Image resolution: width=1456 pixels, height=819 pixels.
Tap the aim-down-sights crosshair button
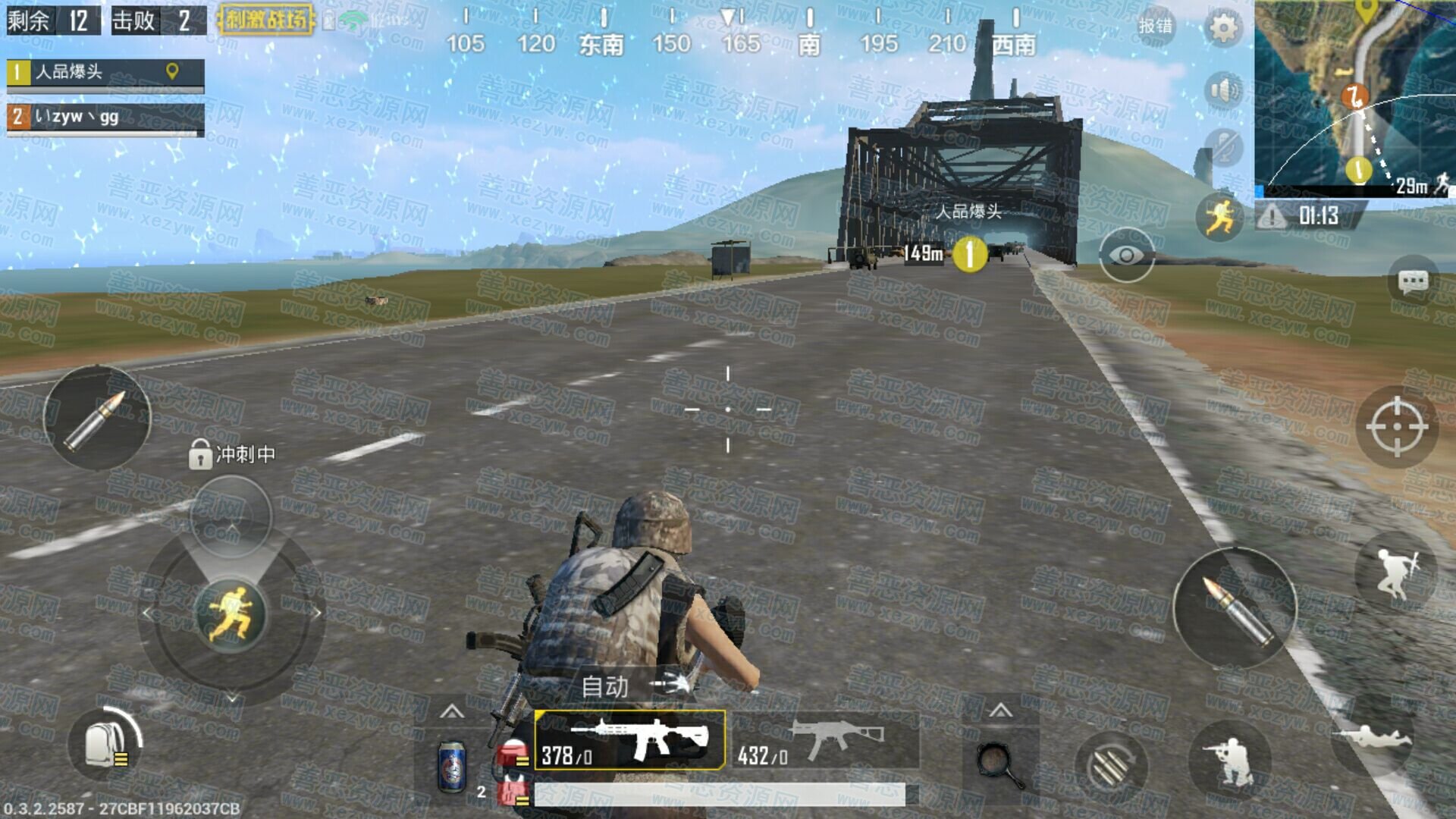[1397, 427]
